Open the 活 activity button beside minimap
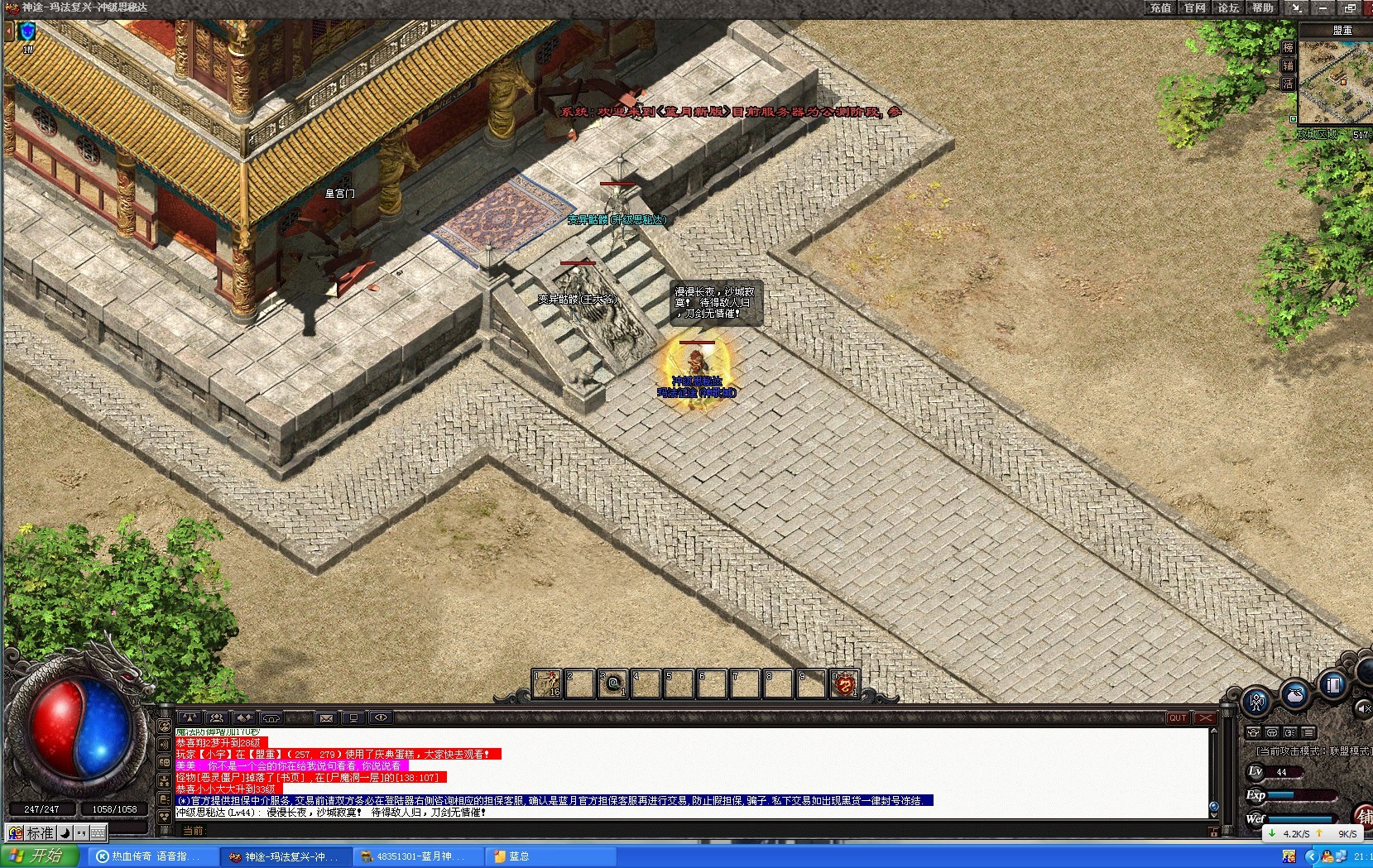This screenshot has height=868, width=1373. [x=1288, y=84]
